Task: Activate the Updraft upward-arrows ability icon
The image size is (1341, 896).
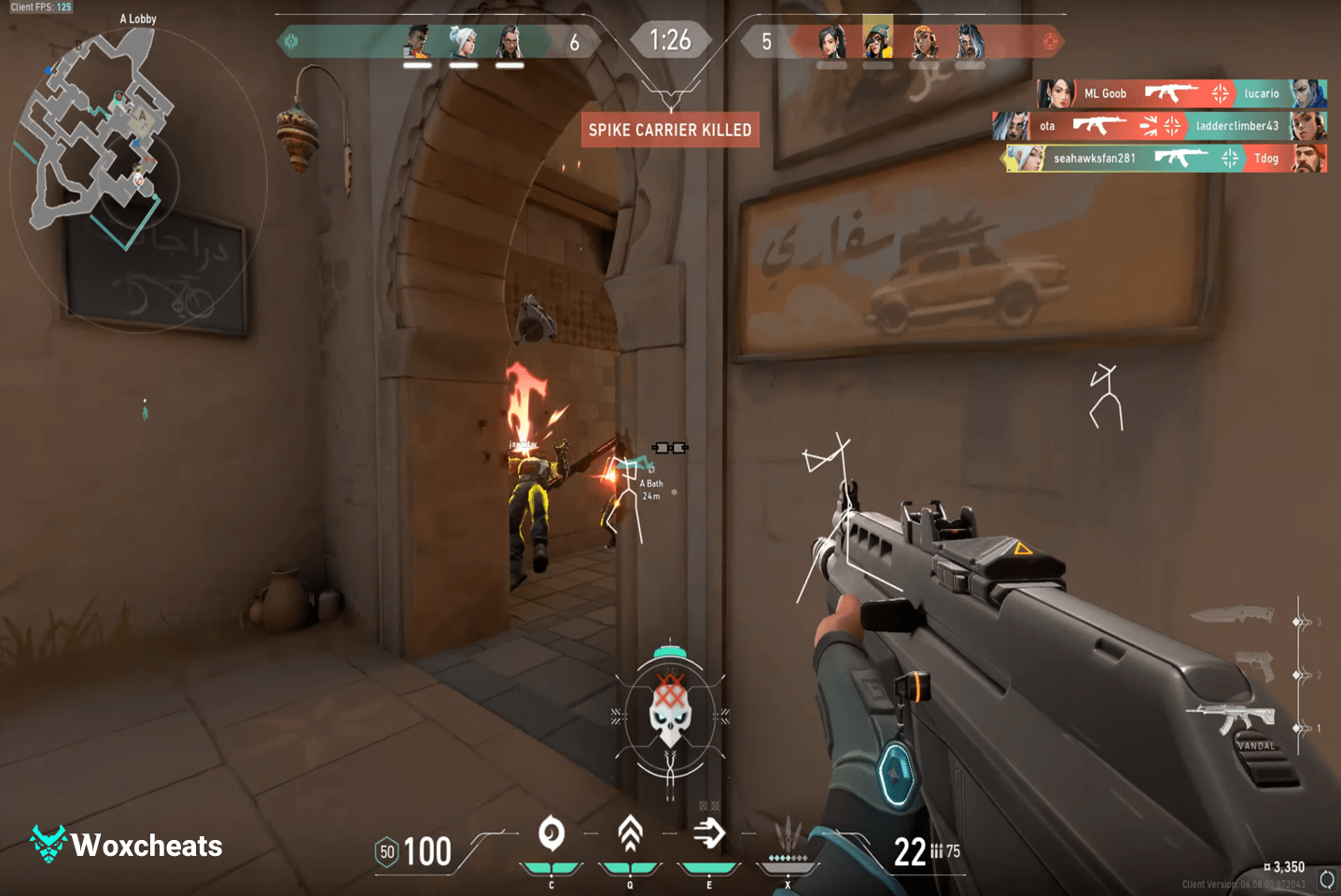Action: click(630, 833)
